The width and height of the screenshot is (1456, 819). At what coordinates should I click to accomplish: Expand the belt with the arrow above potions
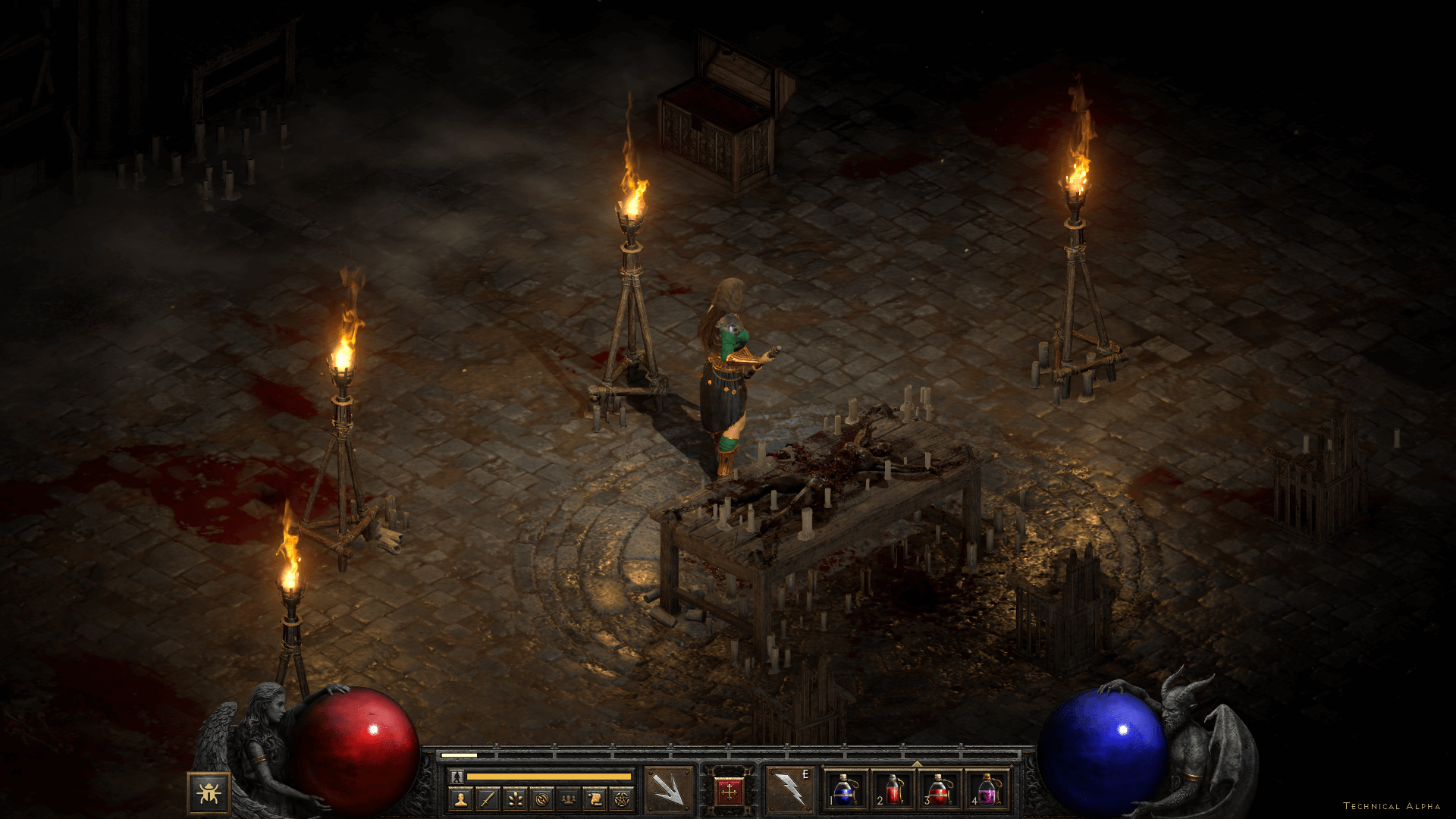coord(916,764)
